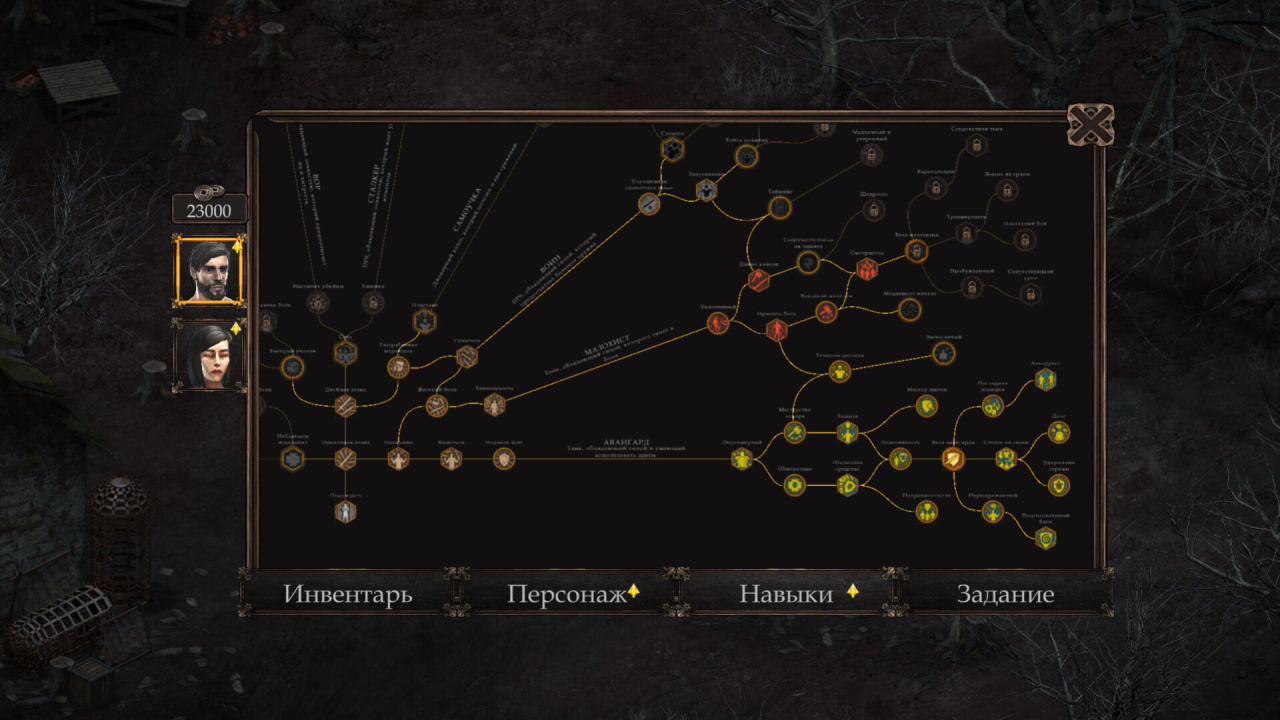The image size is (1280, 720).
Task: Choose the dark-haired female character portrait
Action: pyautogui.click(x=209, y=355)
